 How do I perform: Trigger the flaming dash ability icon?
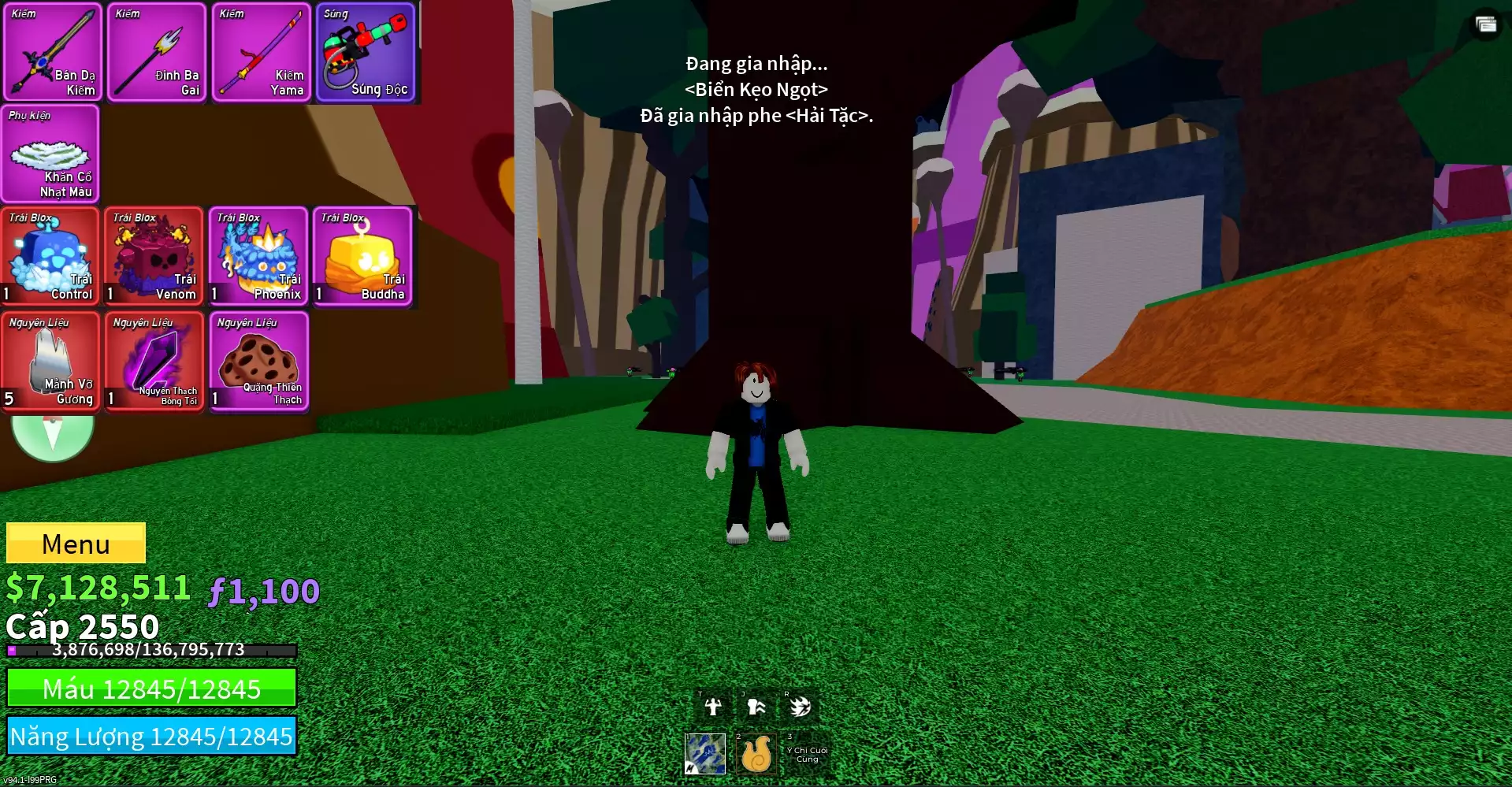click(x=800, y=707)
